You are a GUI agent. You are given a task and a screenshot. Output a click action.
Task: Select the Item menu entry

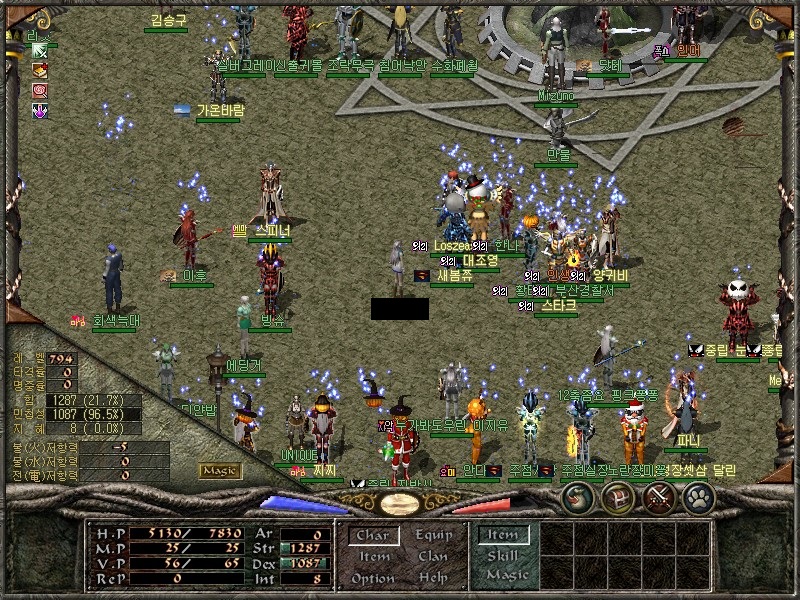coord(372,557)
